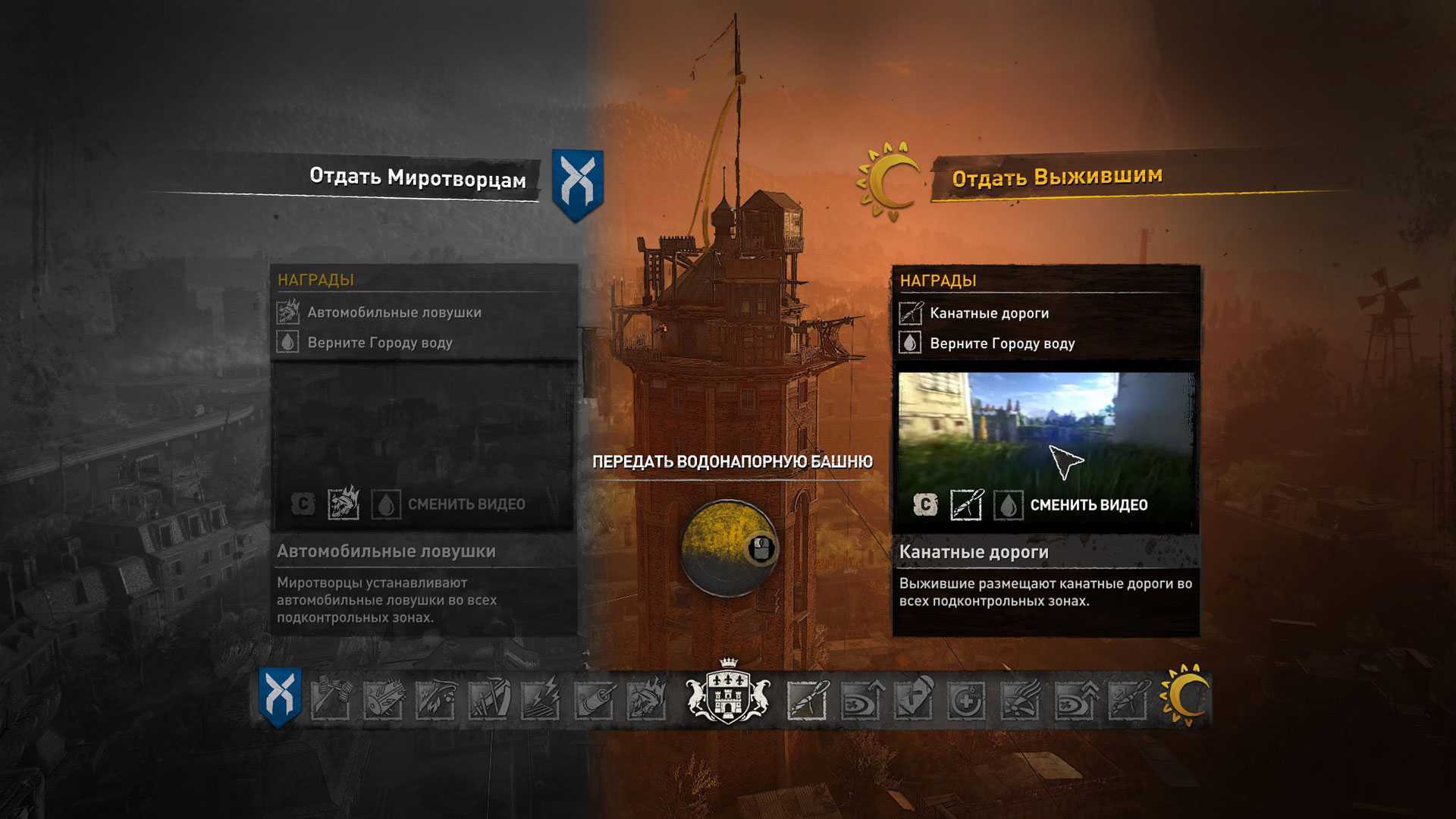
Task: Click the Peacekeepers' 'Верните Городу воду' reward
Action: [x=379, y=343]
